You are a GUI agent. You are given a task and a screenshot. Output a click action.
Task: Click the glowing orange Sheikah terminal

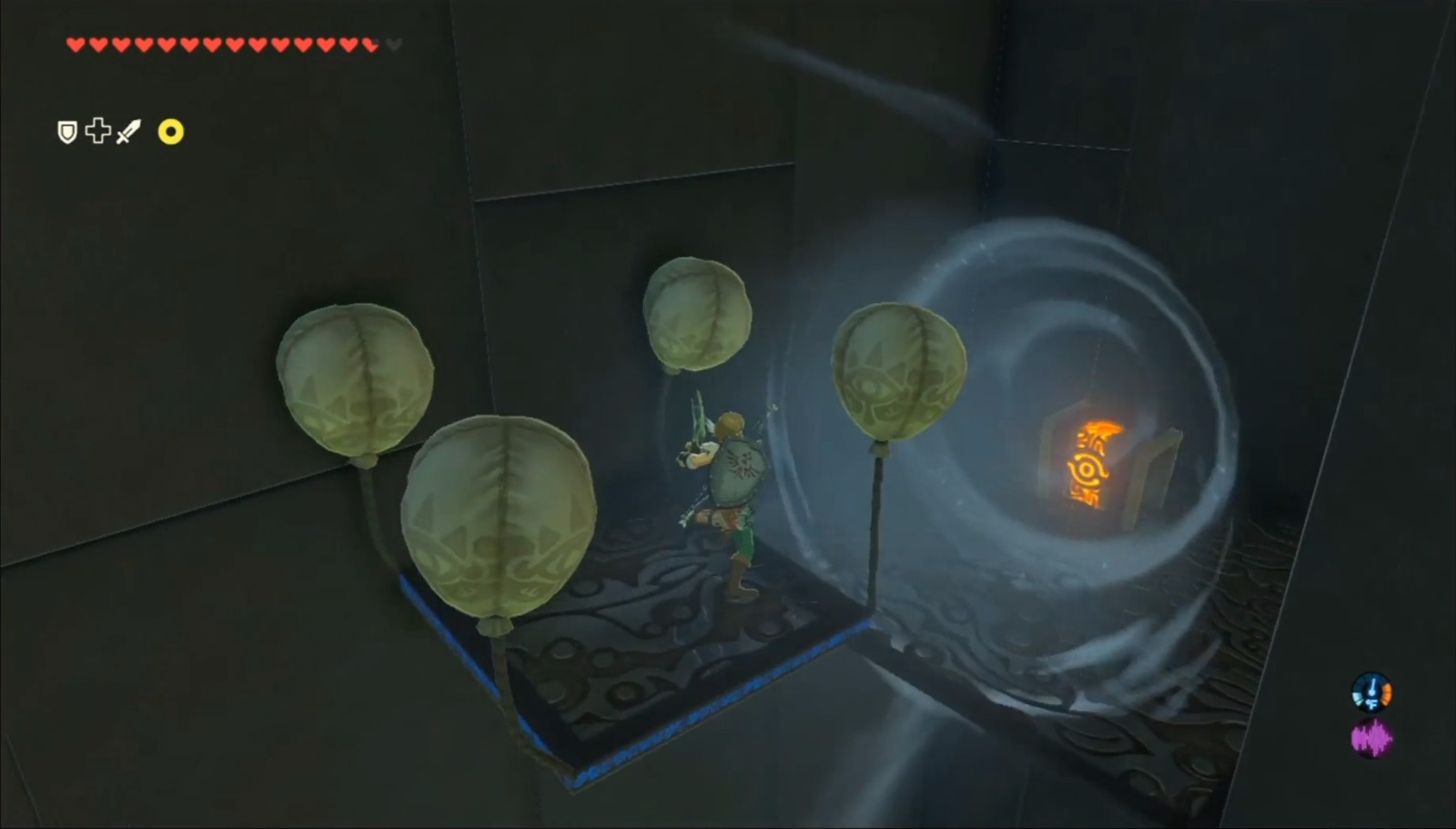(1092, 464)
